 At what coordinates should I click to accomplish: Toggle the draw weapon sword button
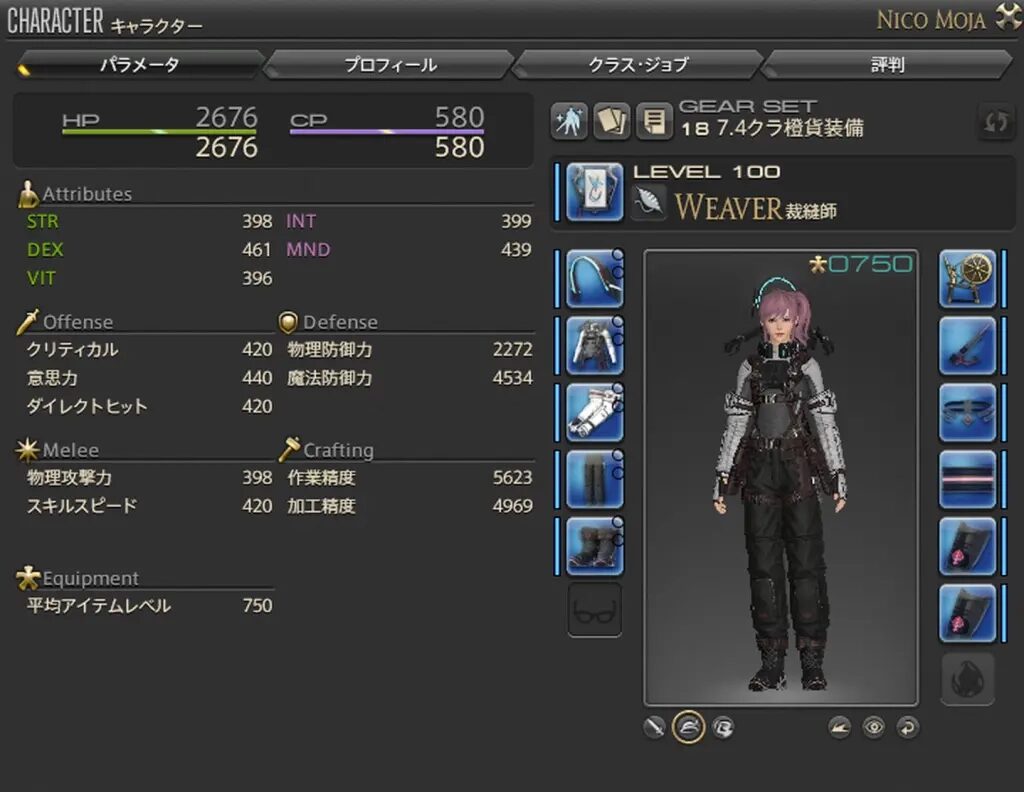click(x=655, y=727)
